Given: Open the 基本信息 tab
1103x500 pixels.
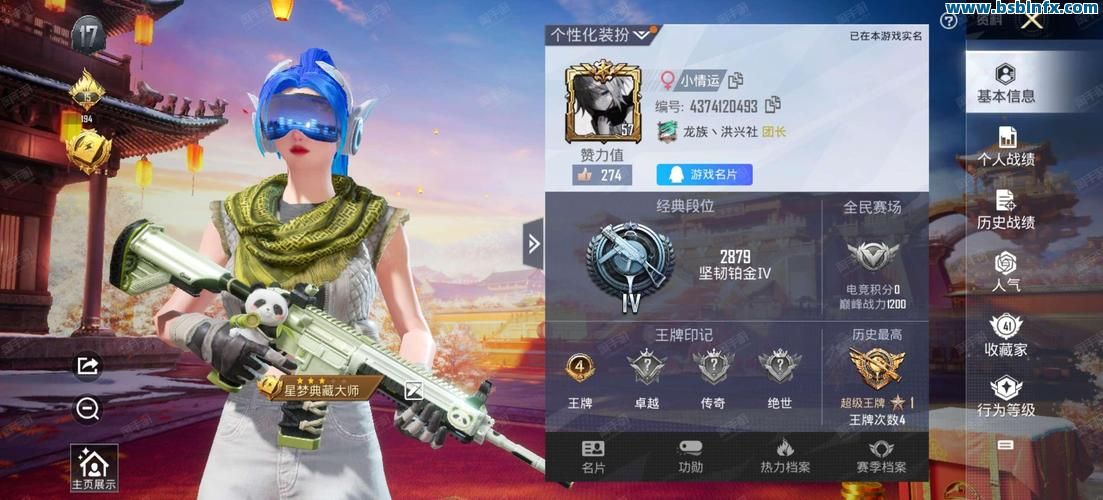Looking at the screenshot, I should coord(1006,83).
